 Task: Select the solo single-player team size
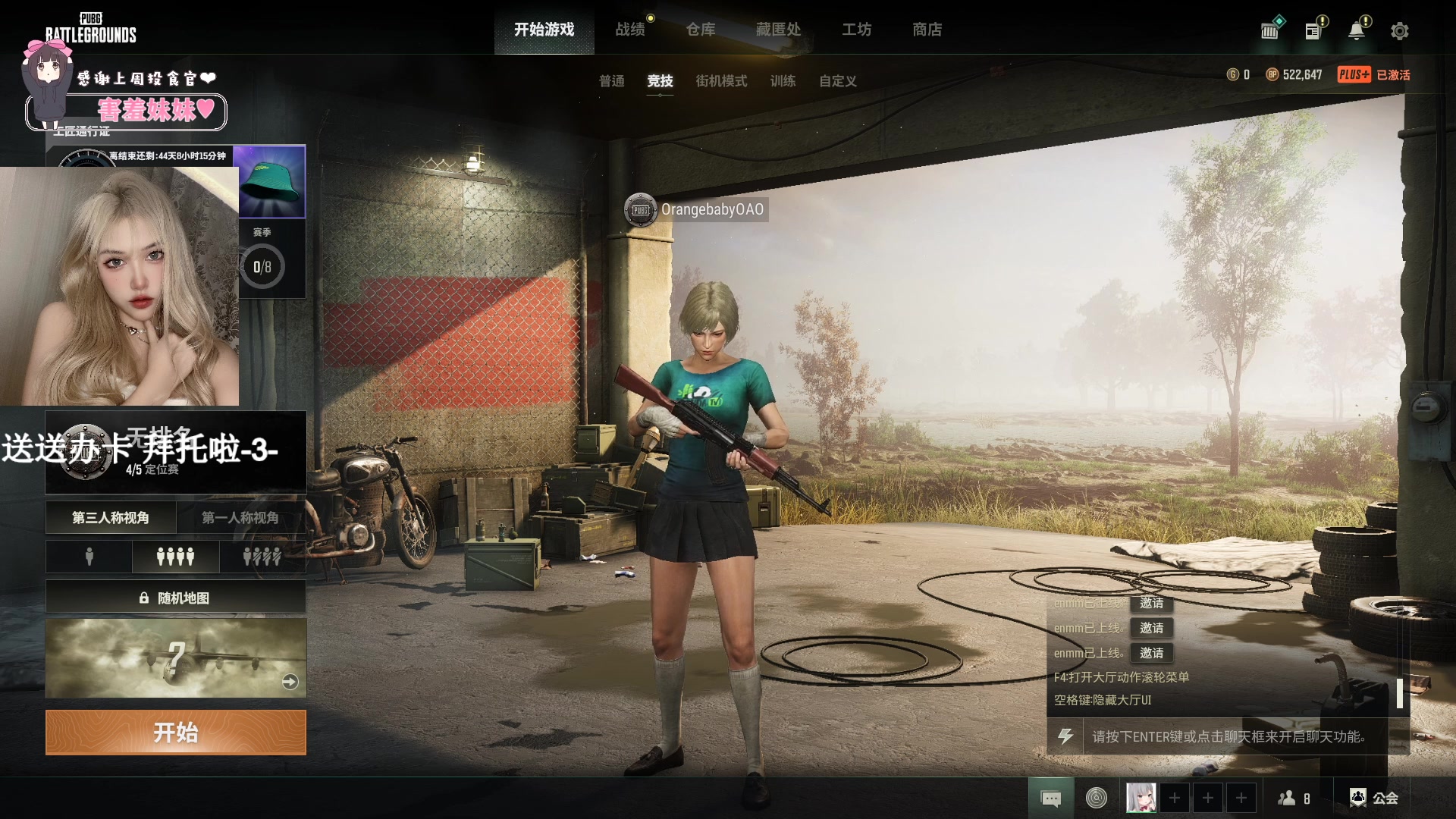pos(89,557)
